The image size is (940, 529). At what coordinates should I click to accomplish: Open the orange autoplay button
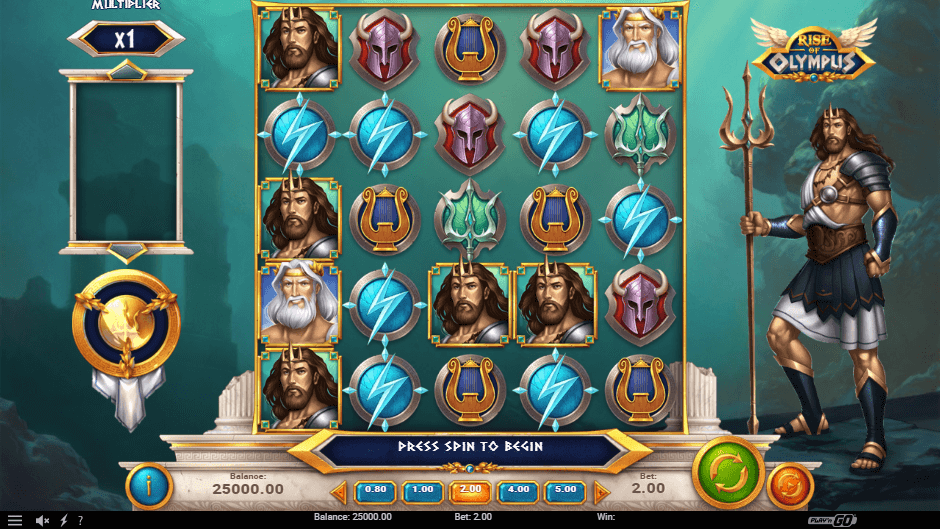[790, 487]
